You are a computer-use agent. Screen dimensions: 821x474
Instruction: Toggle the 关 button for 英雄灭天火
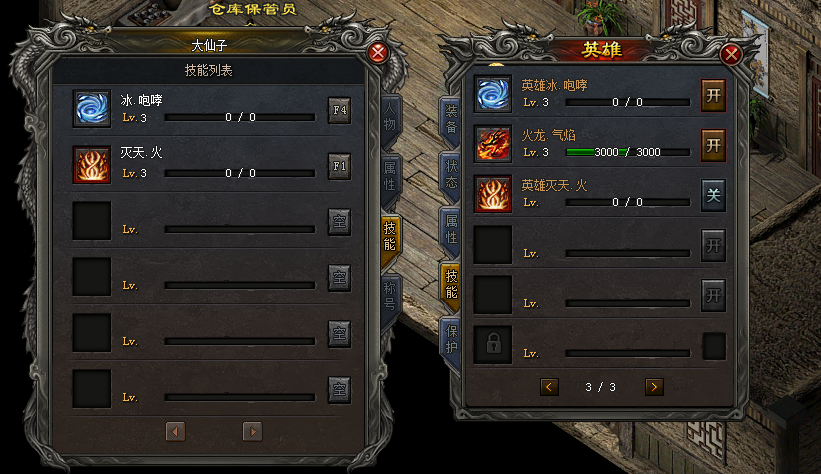[x=713, y=194]
